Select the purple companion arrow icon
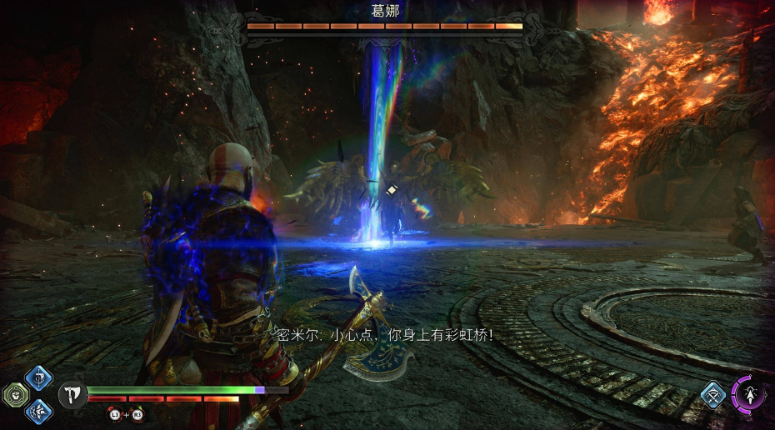775x430 pixels. pos(748,394)
